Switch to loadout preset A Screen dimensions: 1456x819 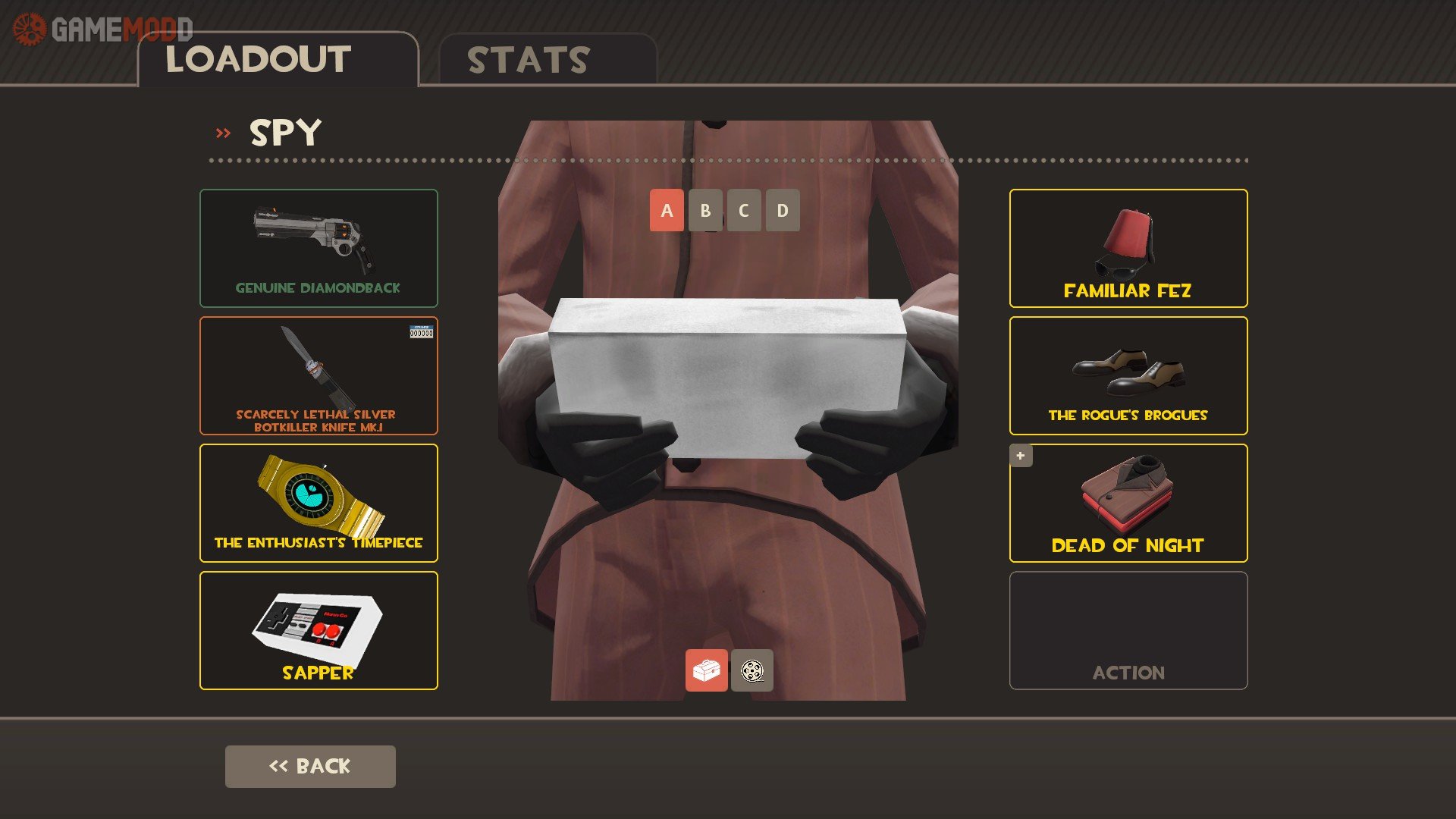[667, 210]
